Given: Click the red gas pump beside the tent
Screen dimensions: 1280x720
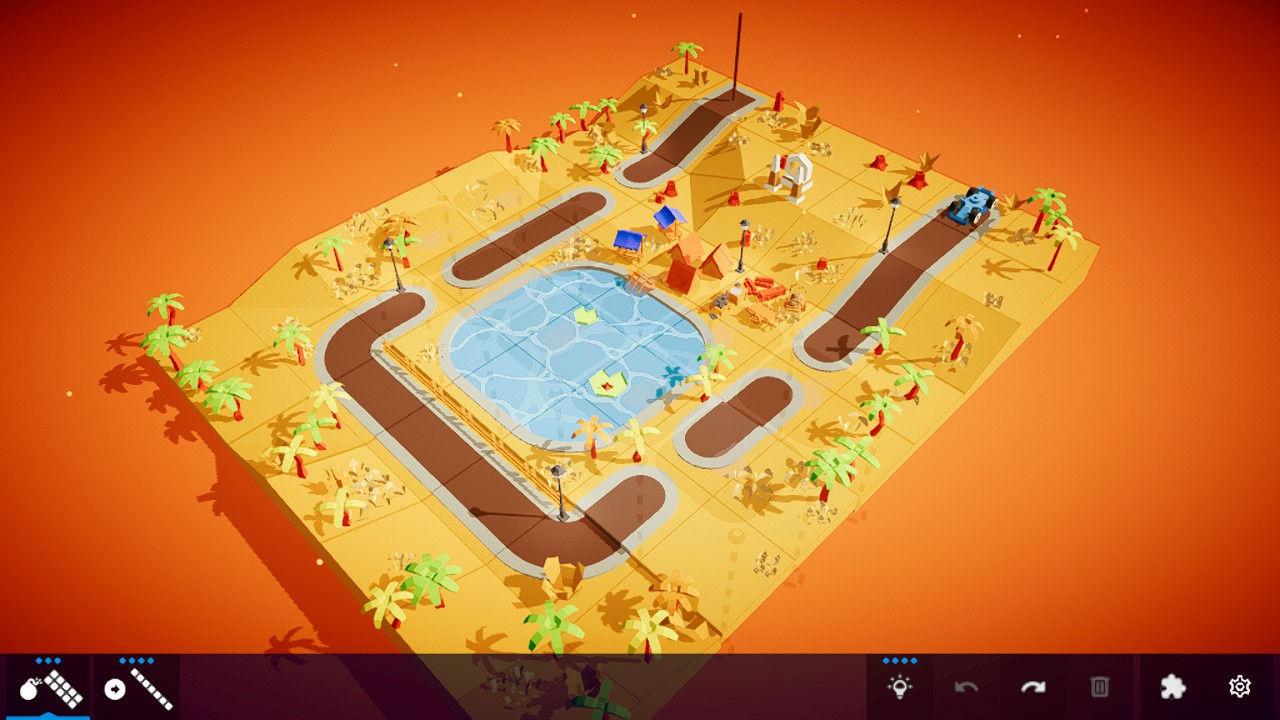Looking at the screenshot, I should point(747,240).
